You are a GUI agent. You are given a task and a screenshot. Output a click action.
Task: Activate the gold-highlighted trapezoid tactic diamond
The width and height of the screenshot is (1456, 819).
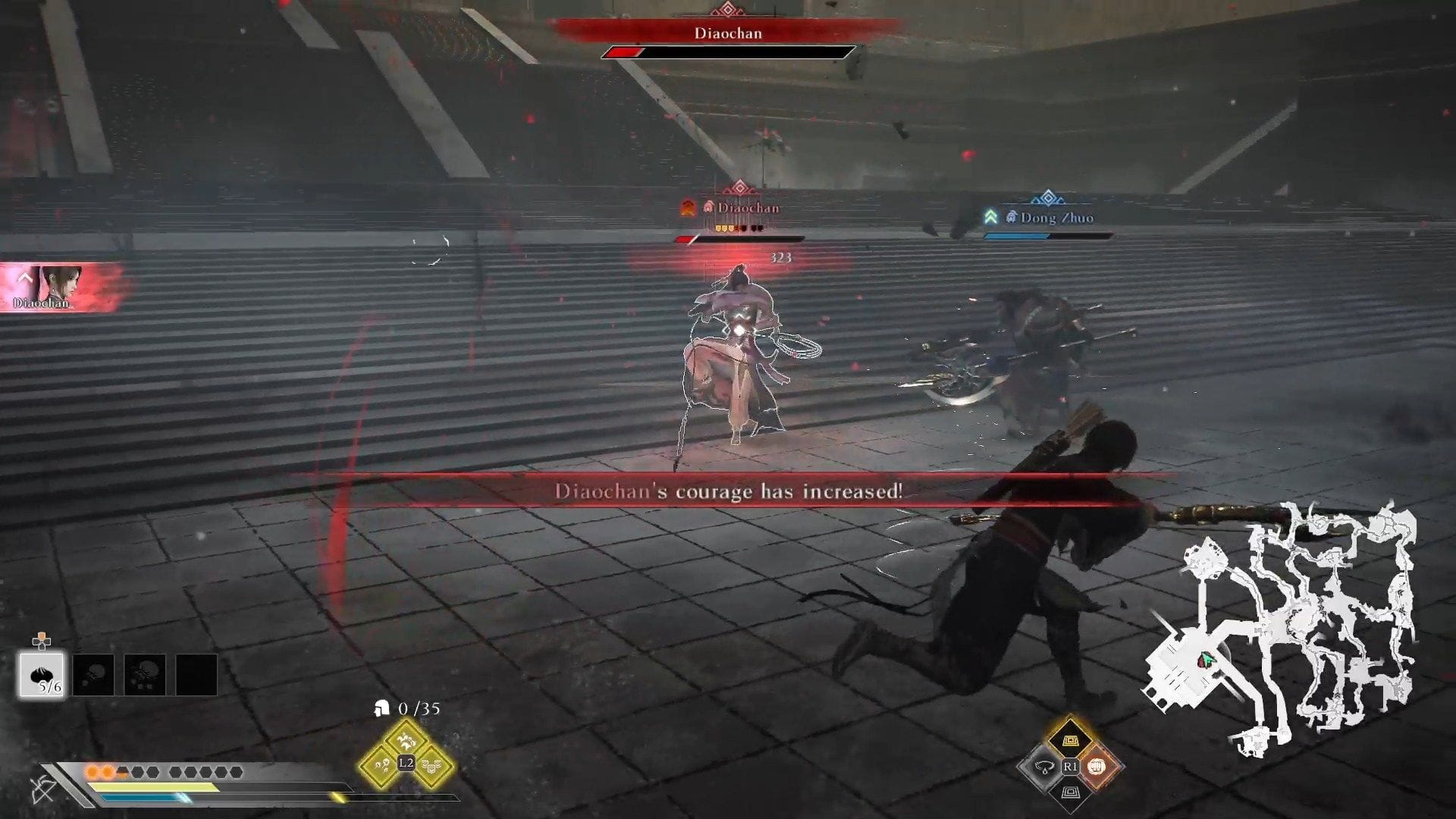coord(1069,740)
